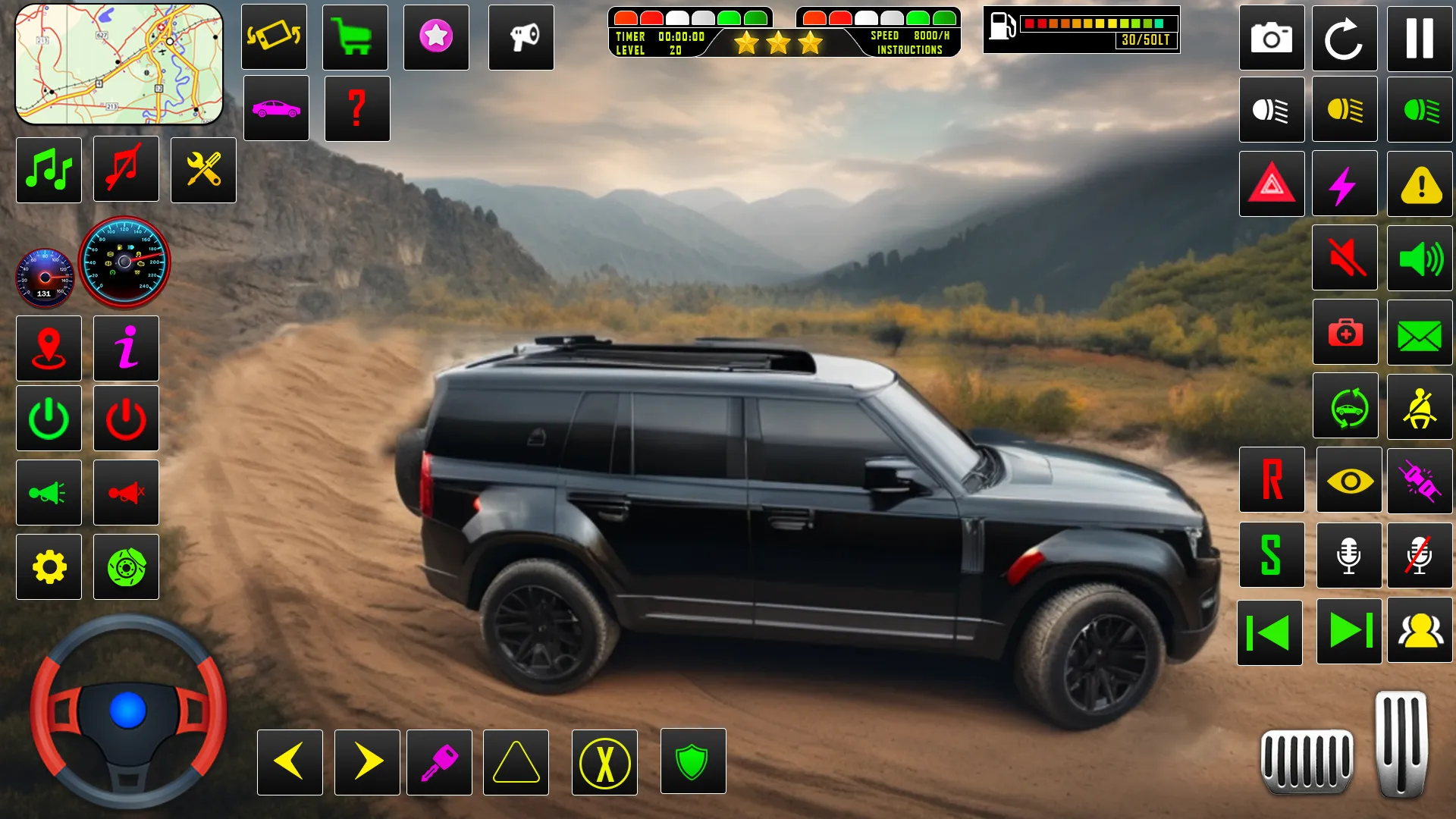1456x819 pixels.
Task: Open the in-game store shopping cart
Action: tap(355, 37)
